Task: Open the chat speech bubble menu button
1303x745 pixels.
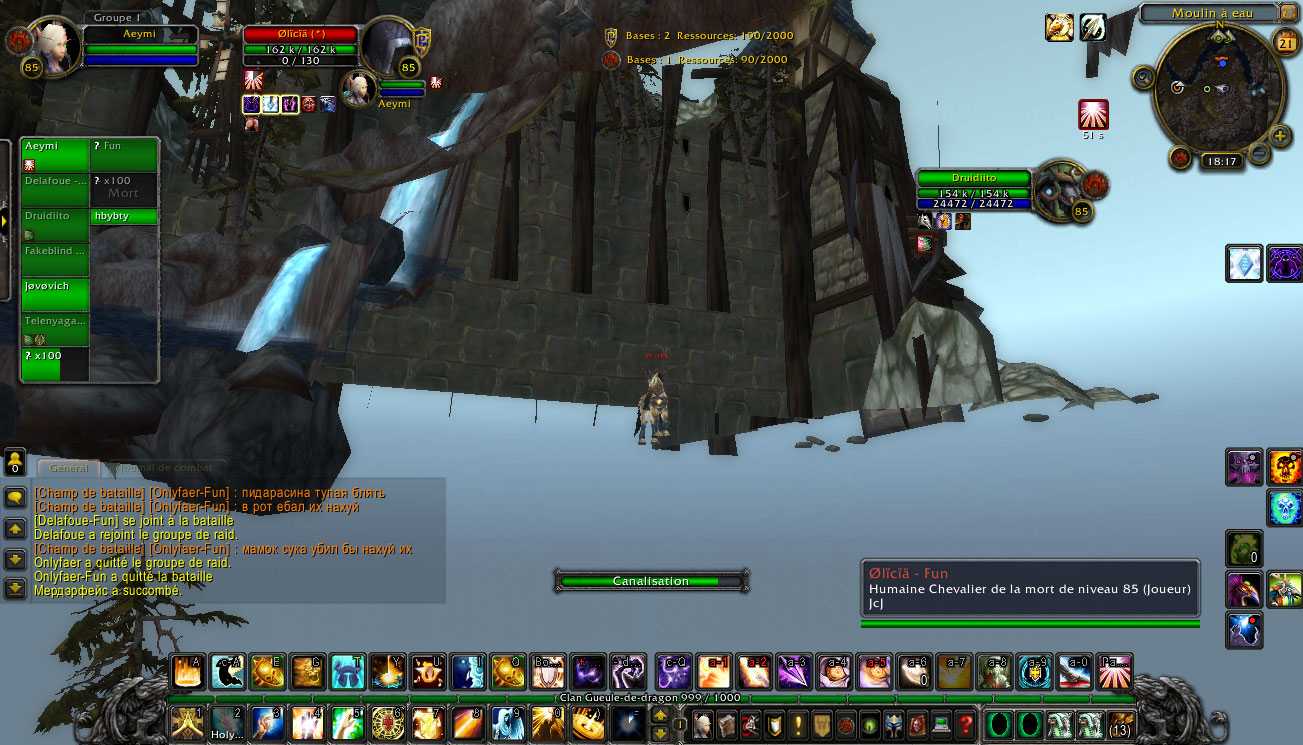Action: (15, 497)
